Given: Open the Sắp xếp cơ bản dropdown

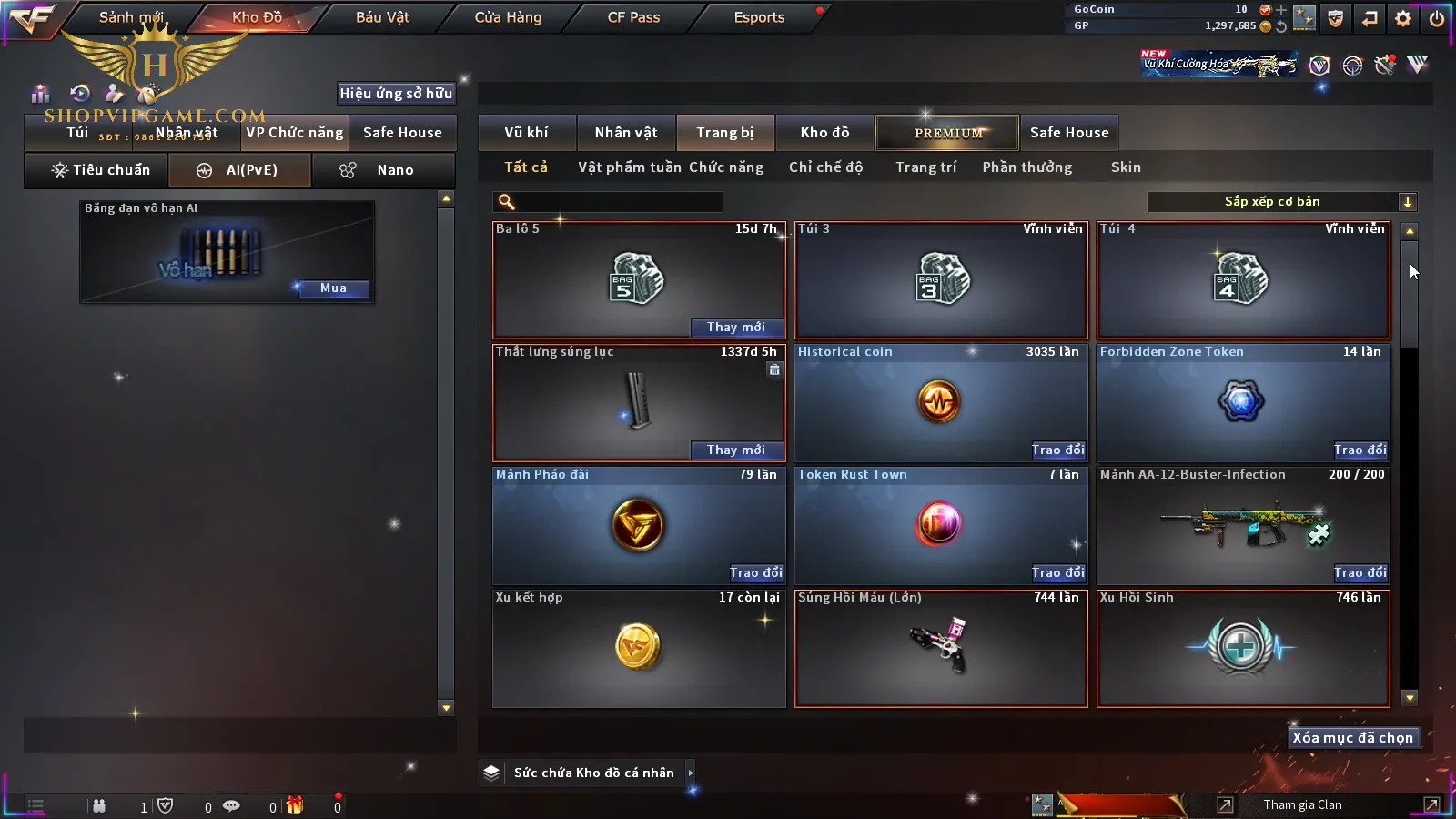Looking at the screenshot, I should [x=1282, y=202].
